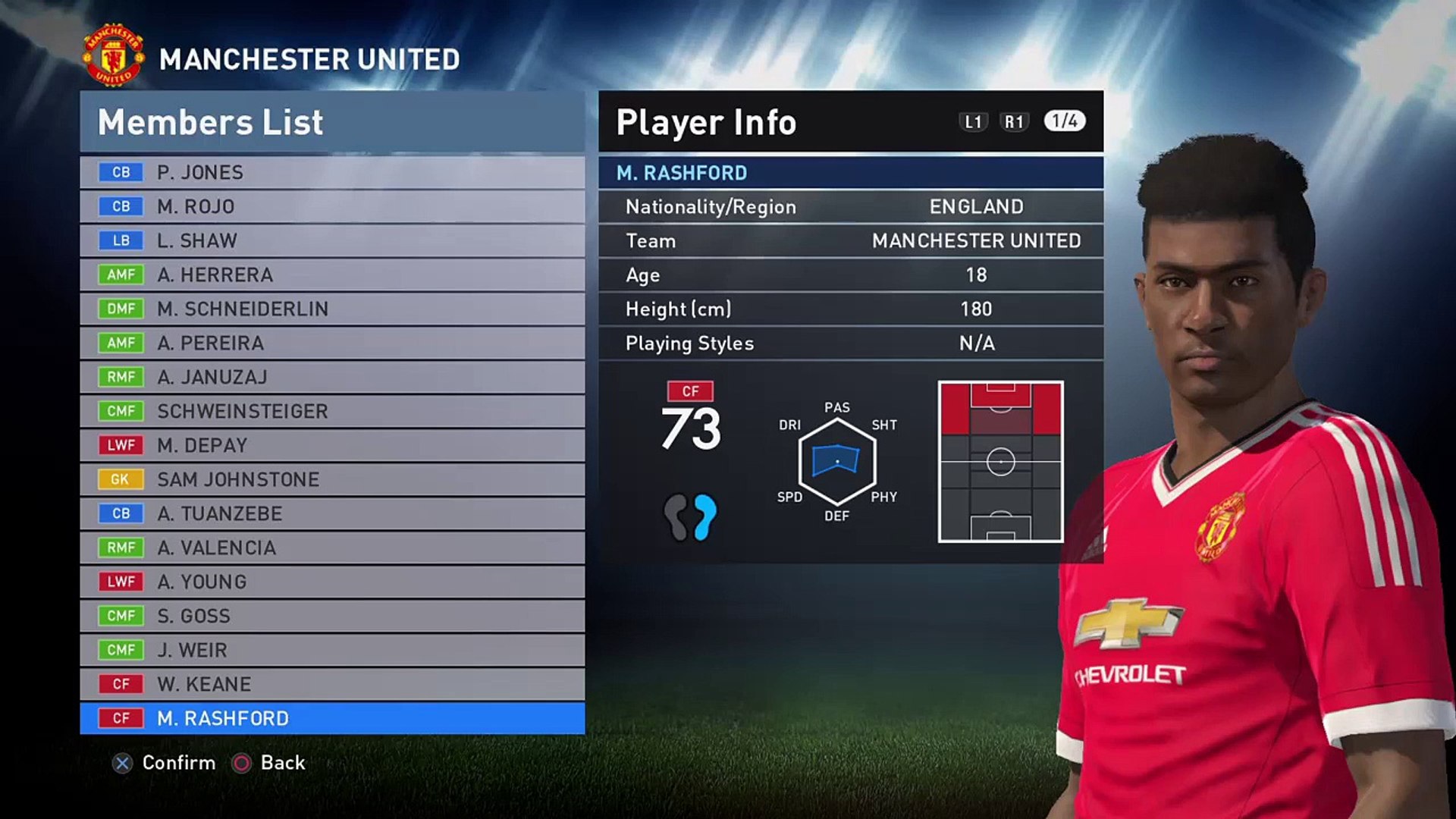Image resolution: width=1456 pixels, height=819 pixels.
Task: Select P. Jones in the members list
Action: [x=332, y=172]
